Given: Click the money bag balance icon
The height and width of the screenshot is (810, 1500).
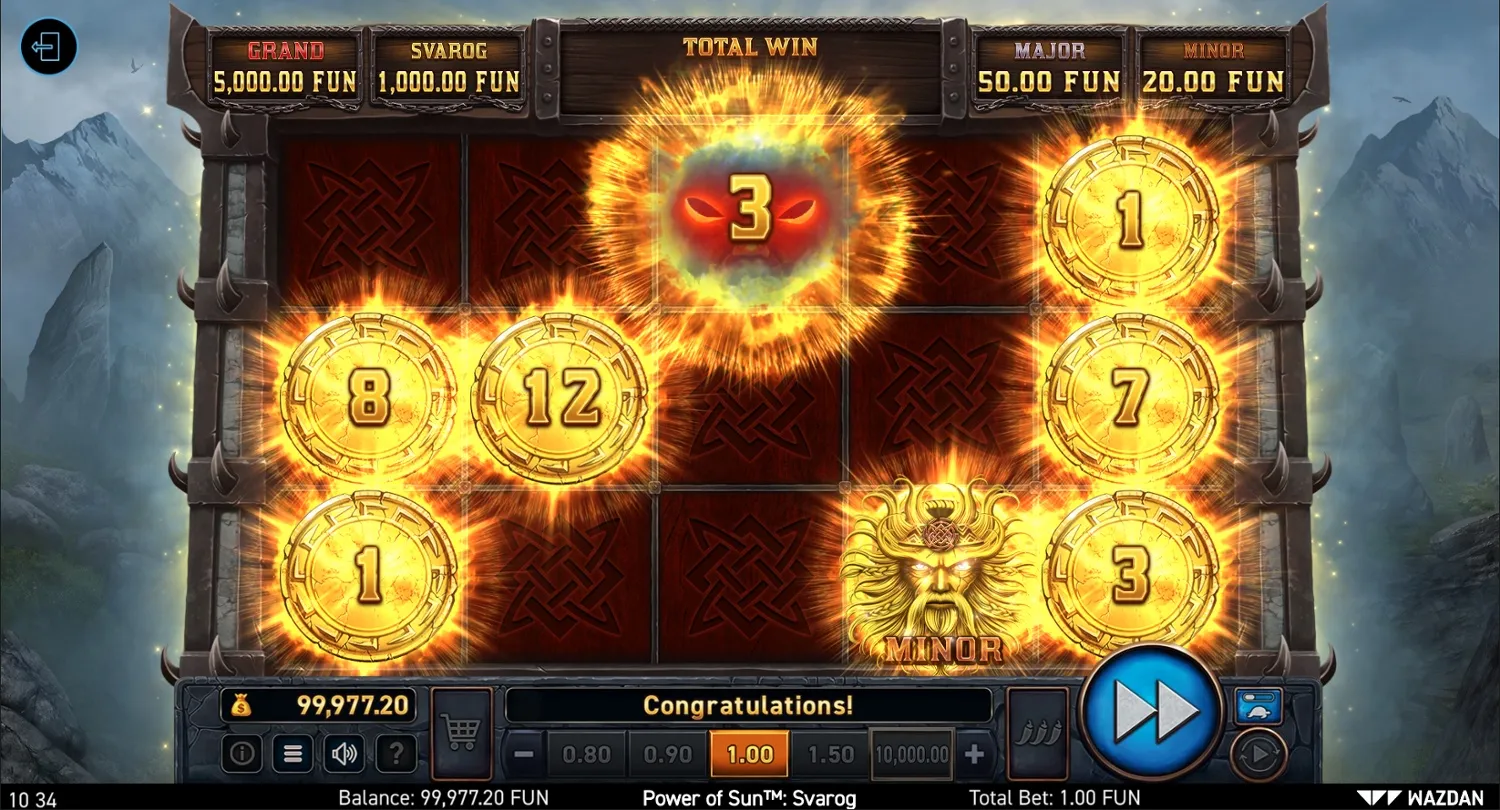Looking at the screenshot, I should pos(243,705).
